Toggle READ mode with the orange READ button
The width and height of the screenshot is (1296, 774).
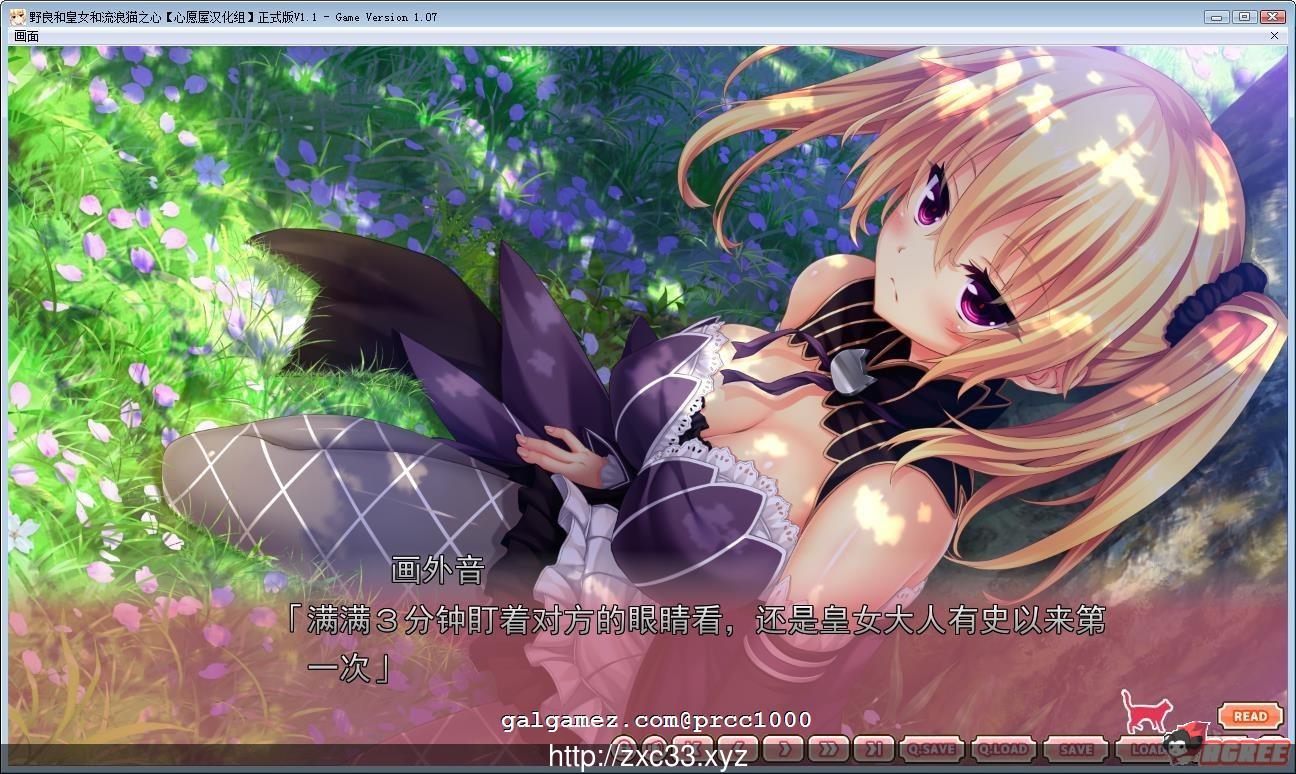[1250, 716]
